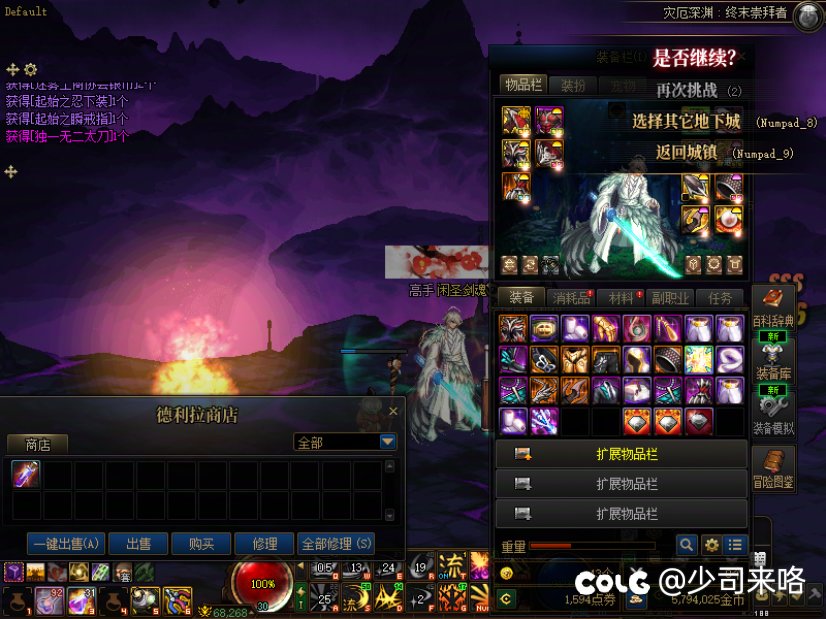826x619 pixels.
Task: Switch to the 消耗品 inventory tab
Action: 571,297
